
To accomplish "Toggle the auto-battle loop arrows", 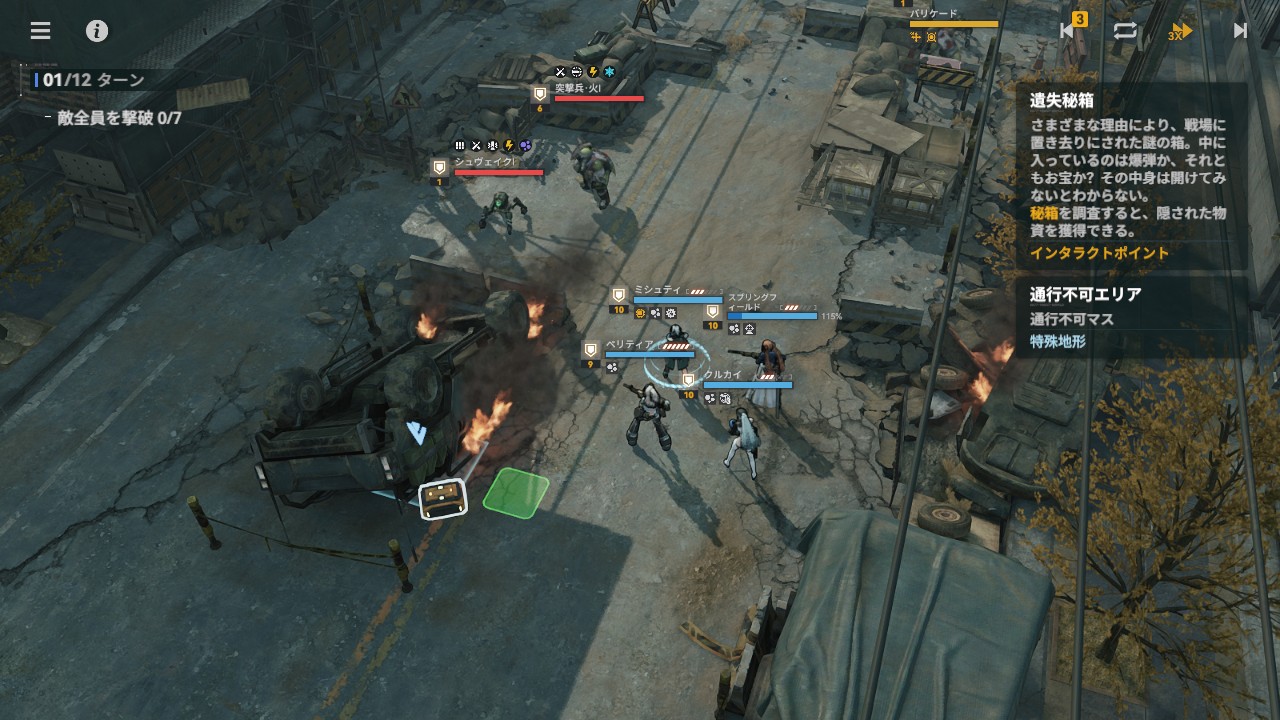I will [x=1125, y=30].
